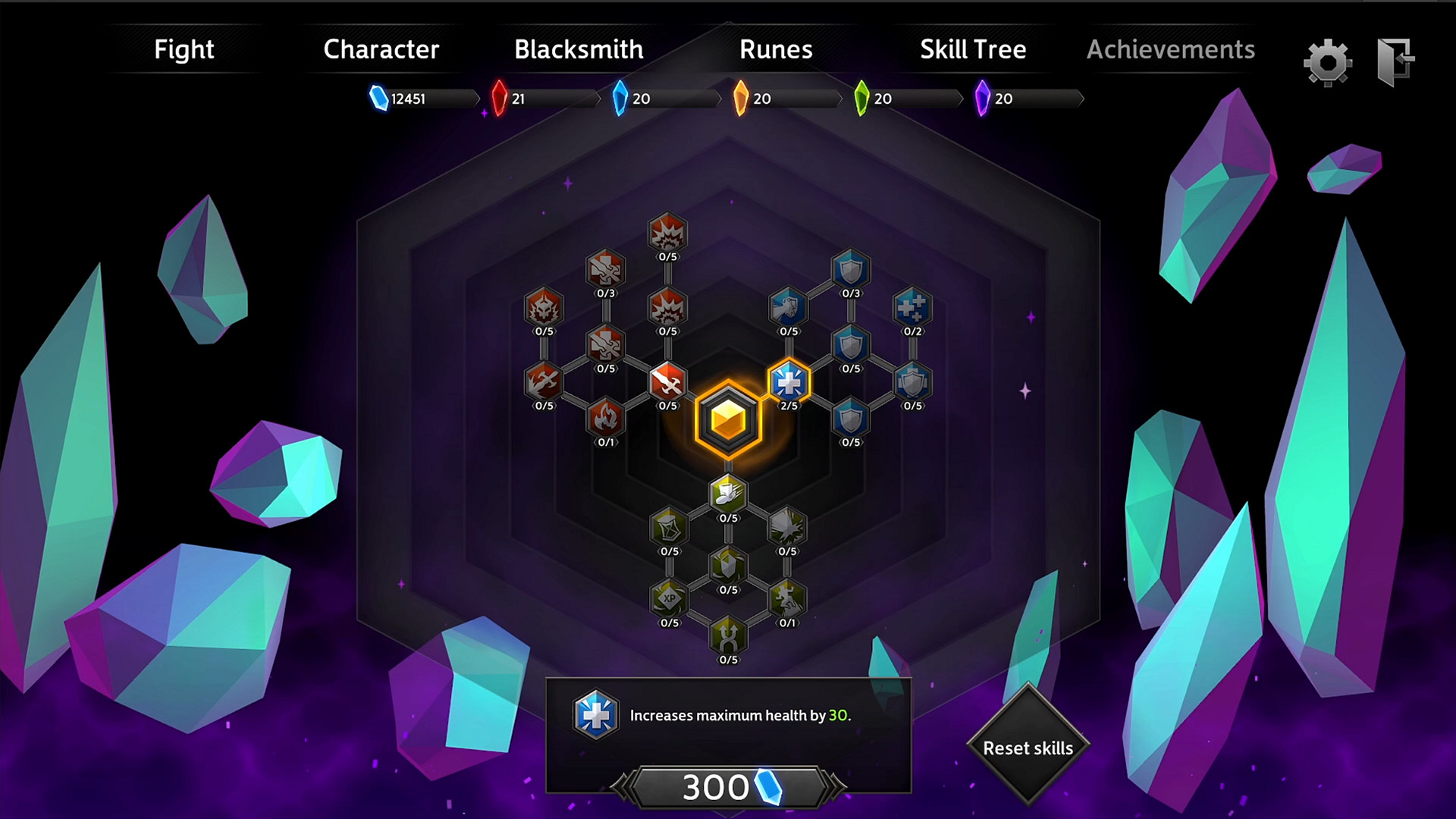1456x819 pixels.
Task: Click the Reset skills button
Action: pyautogui.click(x=1028, y=748)
